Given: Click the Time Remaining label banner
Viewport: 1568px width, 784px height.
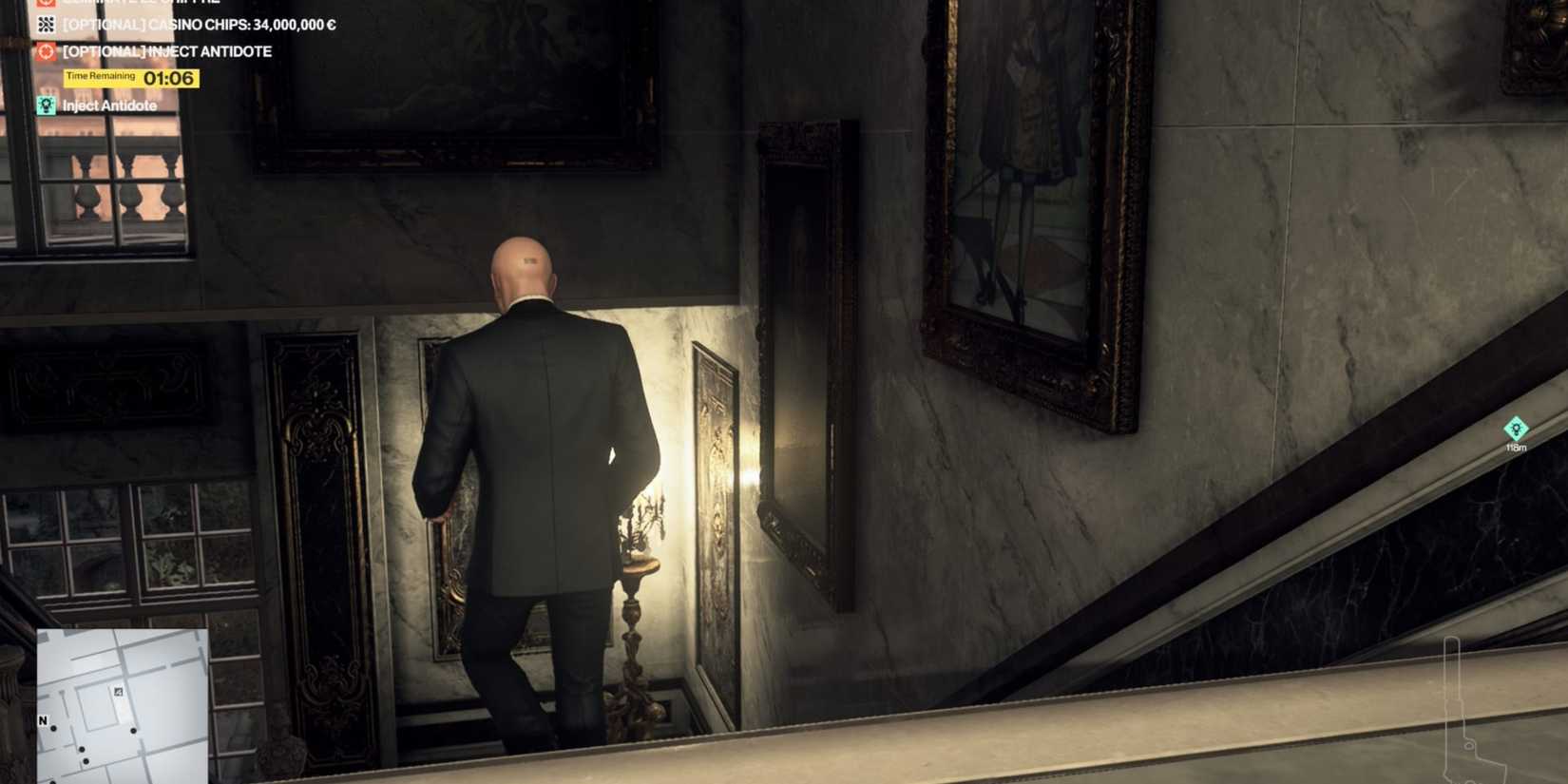Looking at the screenshot, I should 100,75.
